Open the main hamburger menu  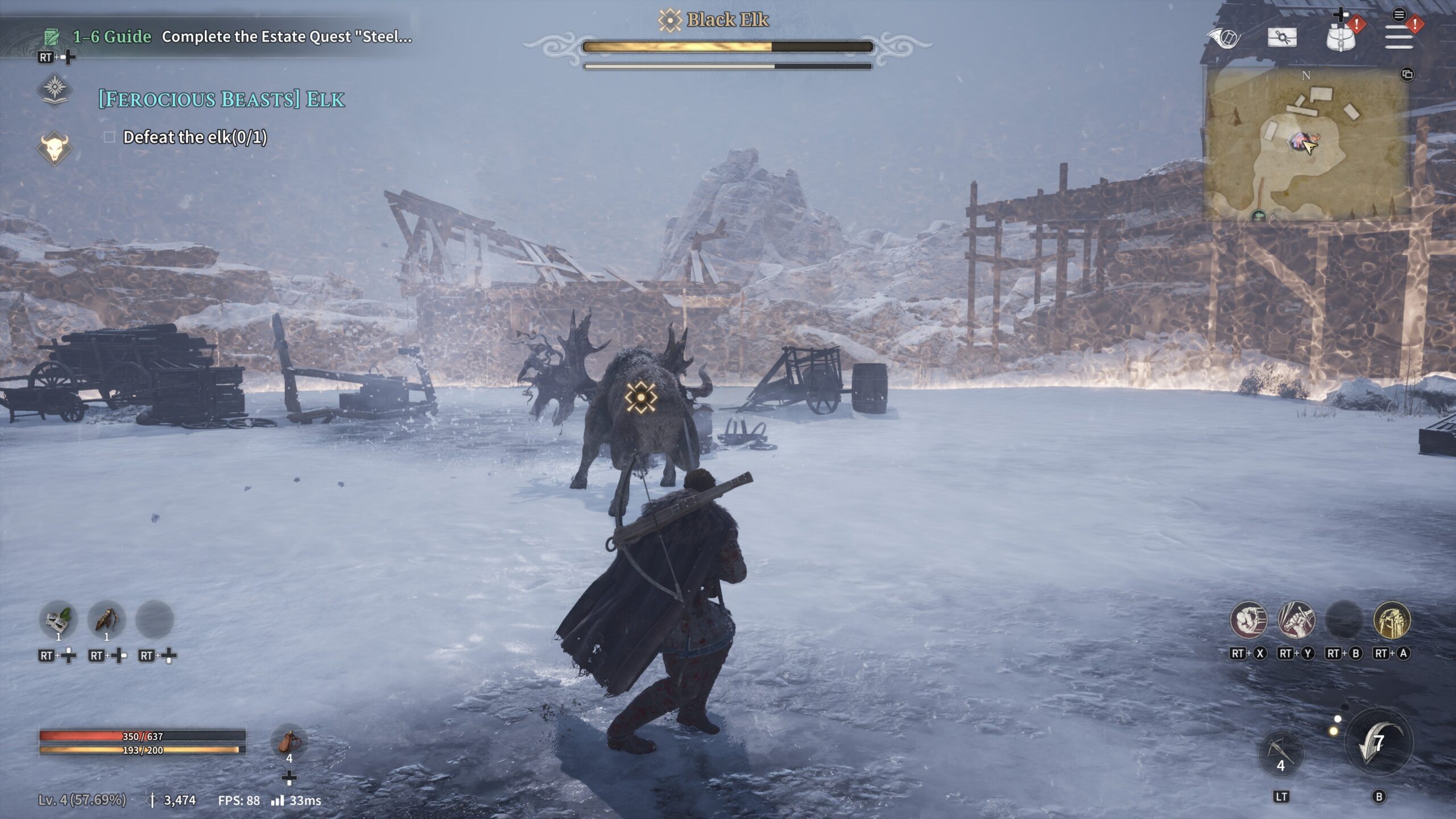click(x=1399, y=39)
